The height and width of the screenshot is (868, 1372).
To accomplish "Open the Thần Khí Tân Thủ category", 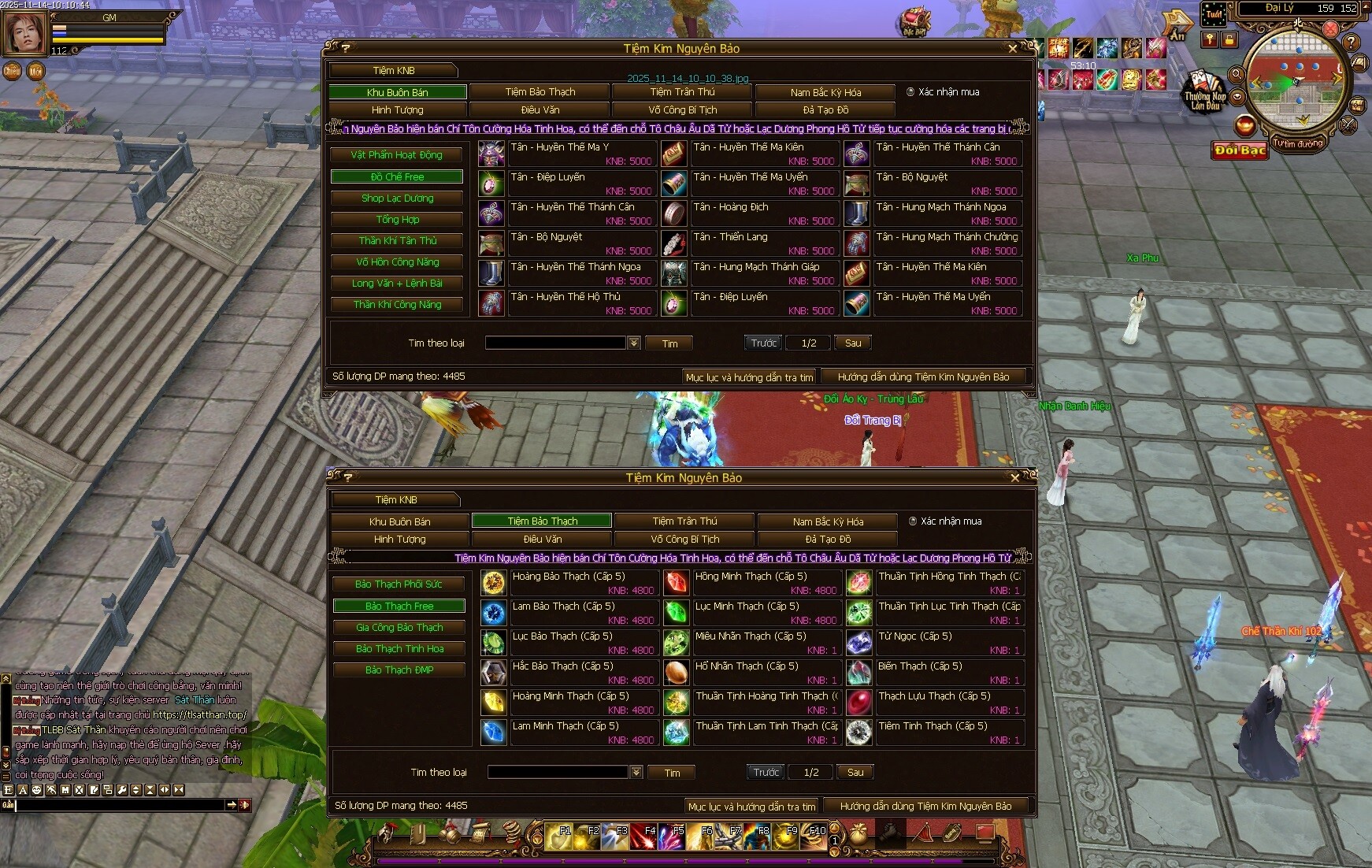I will [x=397, y=241].
